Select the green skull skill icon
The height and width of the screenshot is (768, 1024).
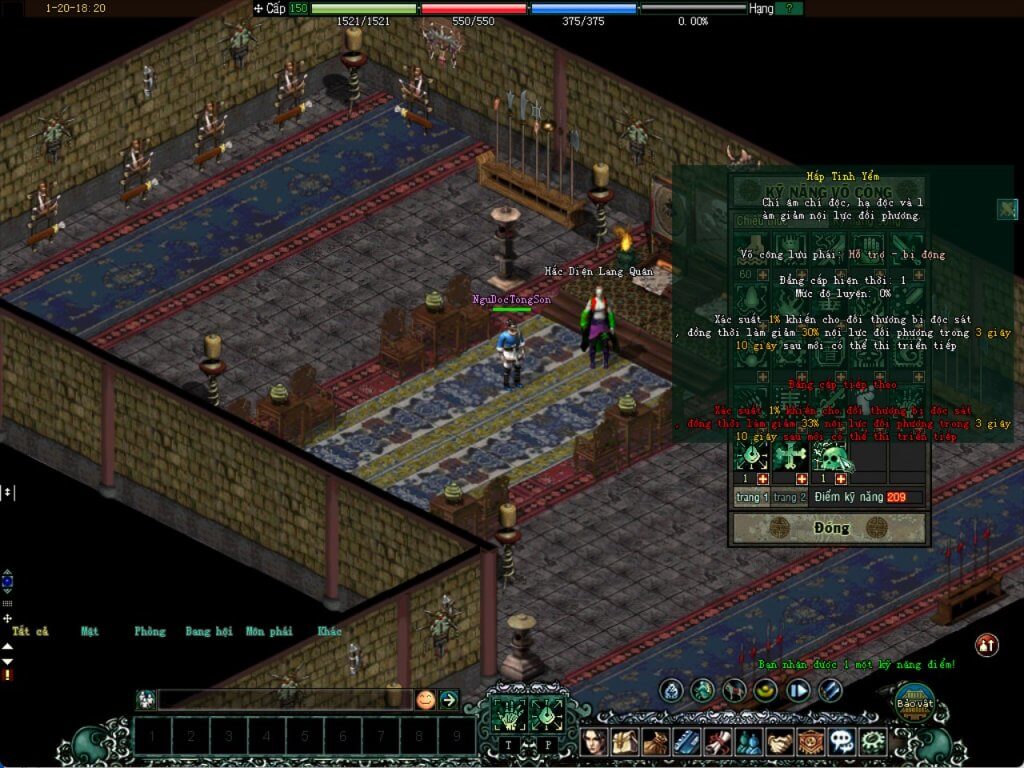[831, 458]
